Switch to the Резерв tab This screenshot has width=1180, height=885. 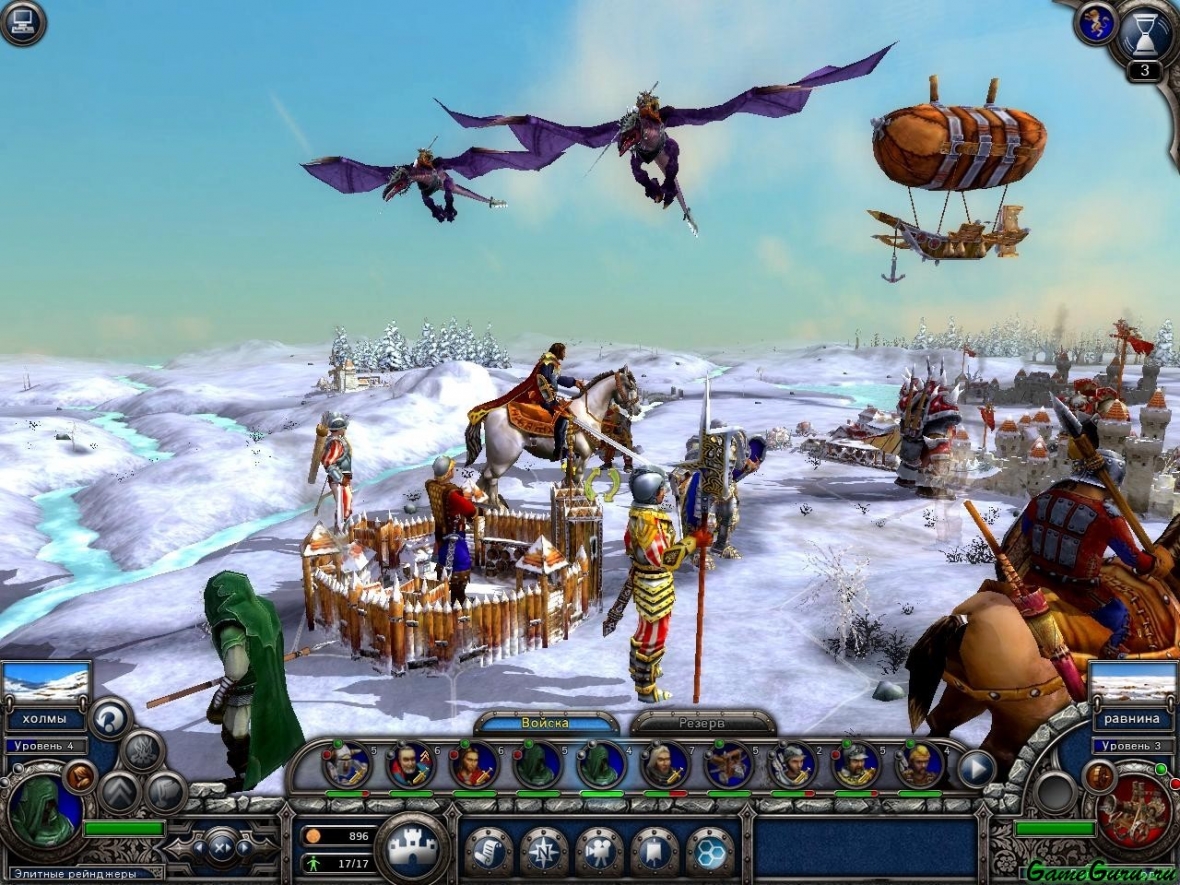pos(703,722)
